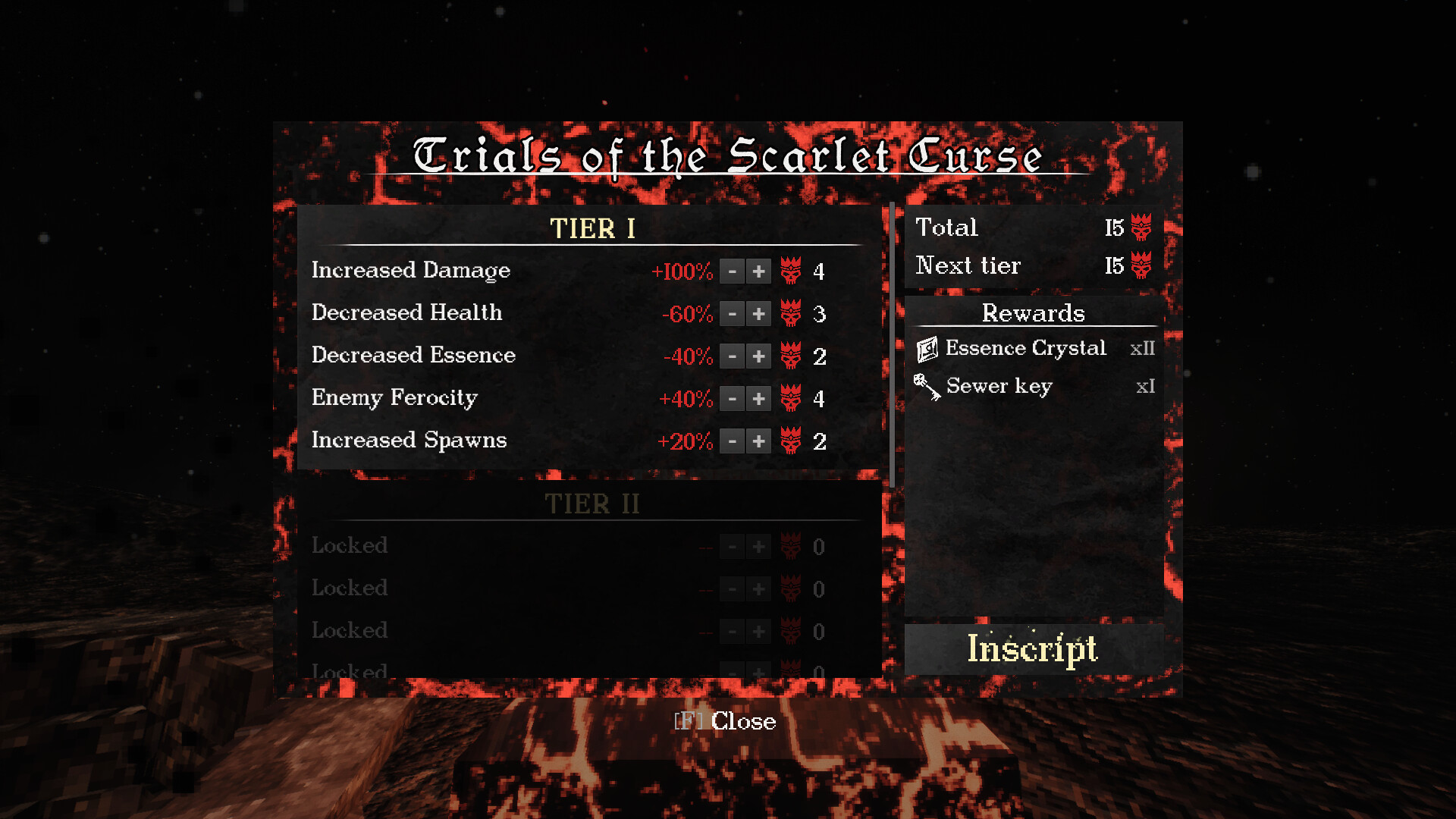Increase the Increased Damage curse level

click(758, 271)
